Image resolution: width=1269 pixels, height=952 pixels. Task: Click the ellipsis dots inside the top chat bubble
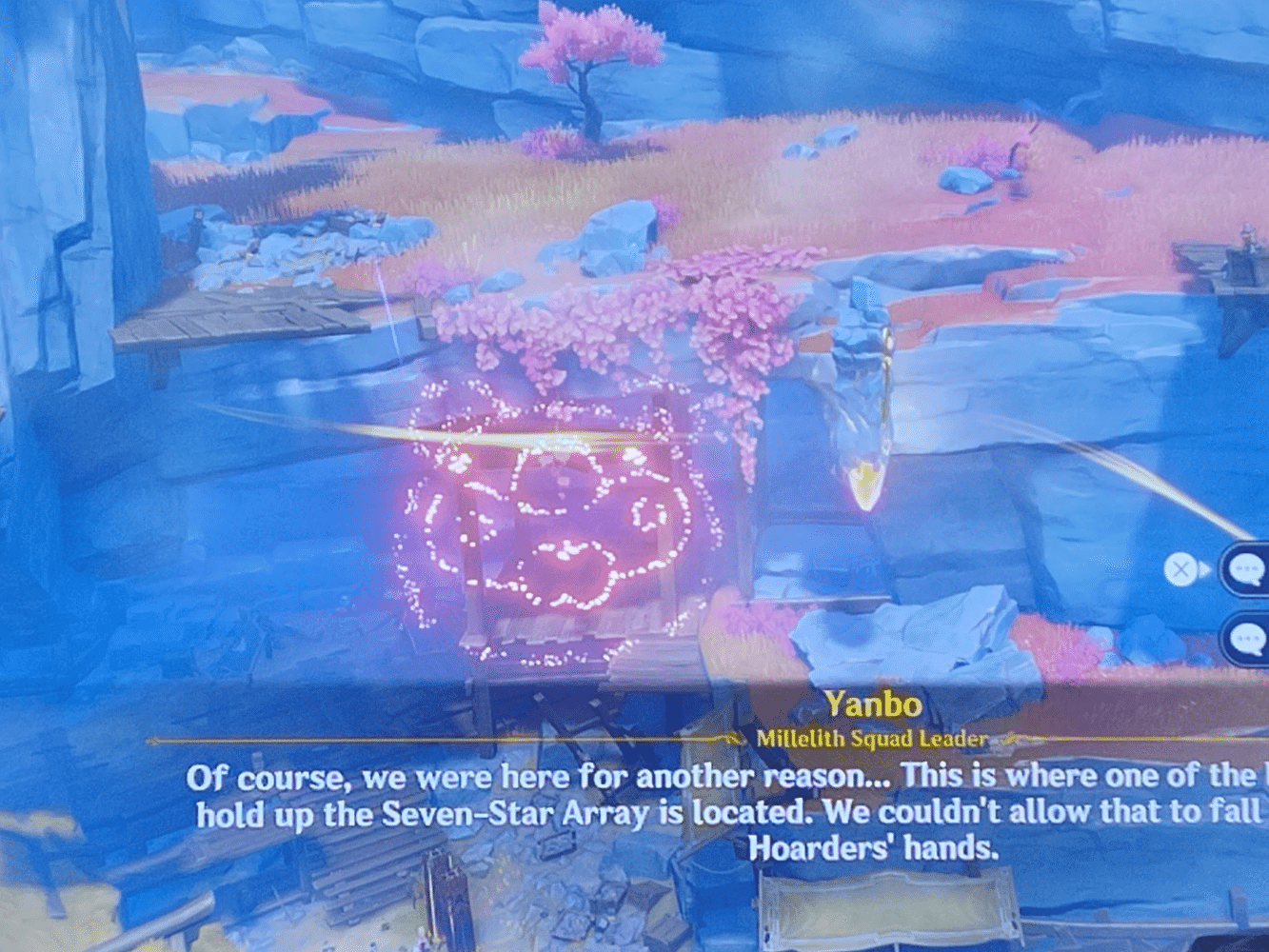click(x=1249, y=566)
